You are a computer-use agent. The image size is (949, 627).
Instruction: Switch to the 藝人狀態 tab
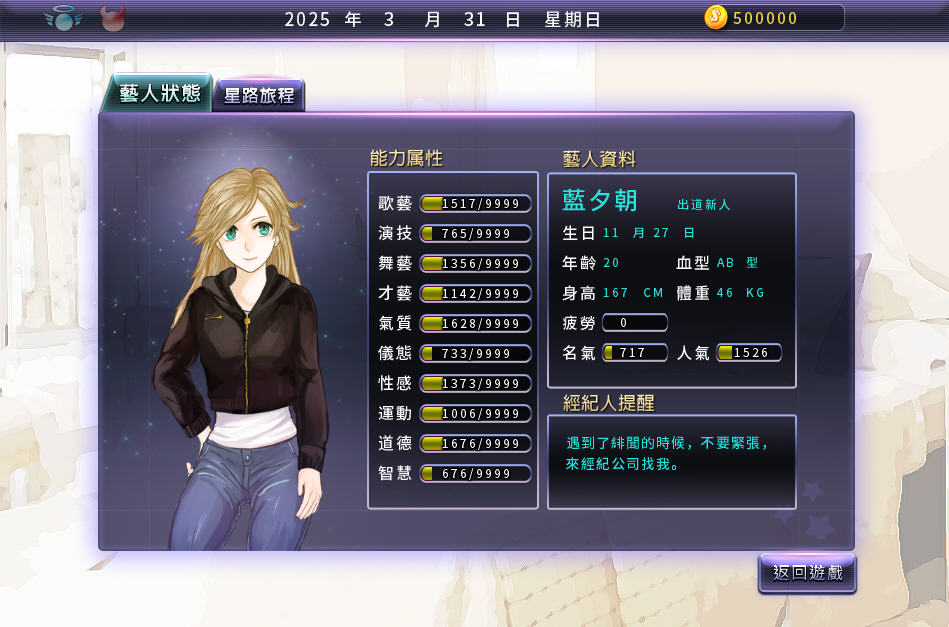pos(157,94)
